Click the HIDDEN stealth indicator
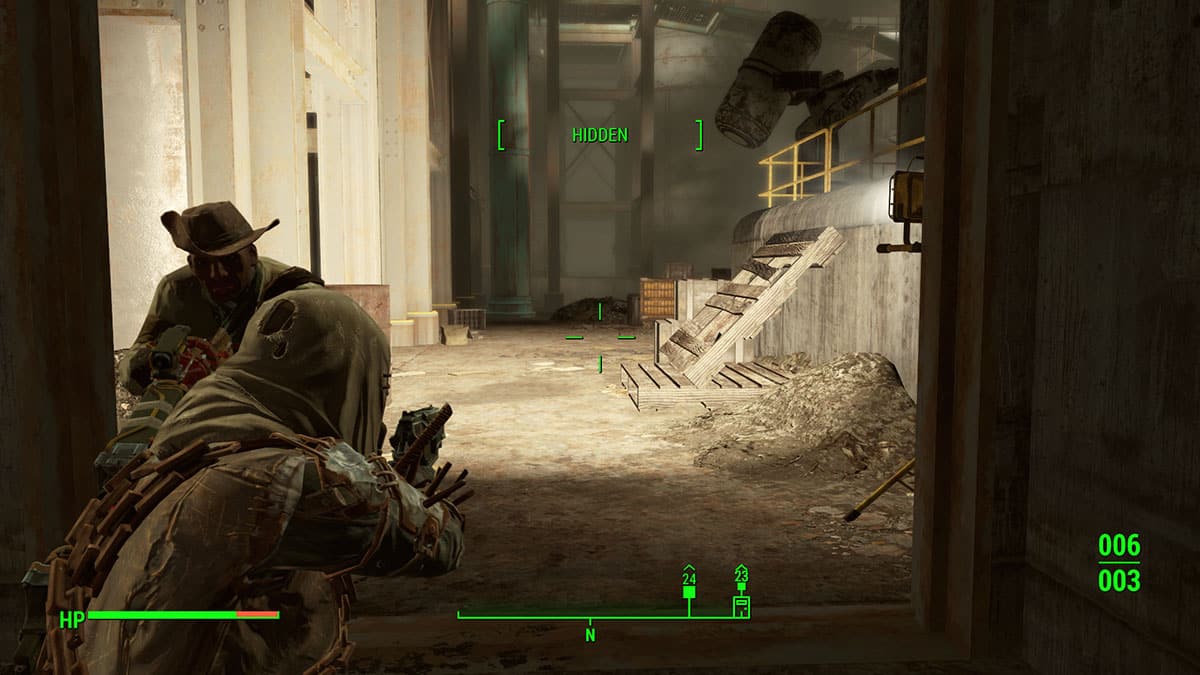This screenshot has height=675, width=1200. [x=600, y=135]
